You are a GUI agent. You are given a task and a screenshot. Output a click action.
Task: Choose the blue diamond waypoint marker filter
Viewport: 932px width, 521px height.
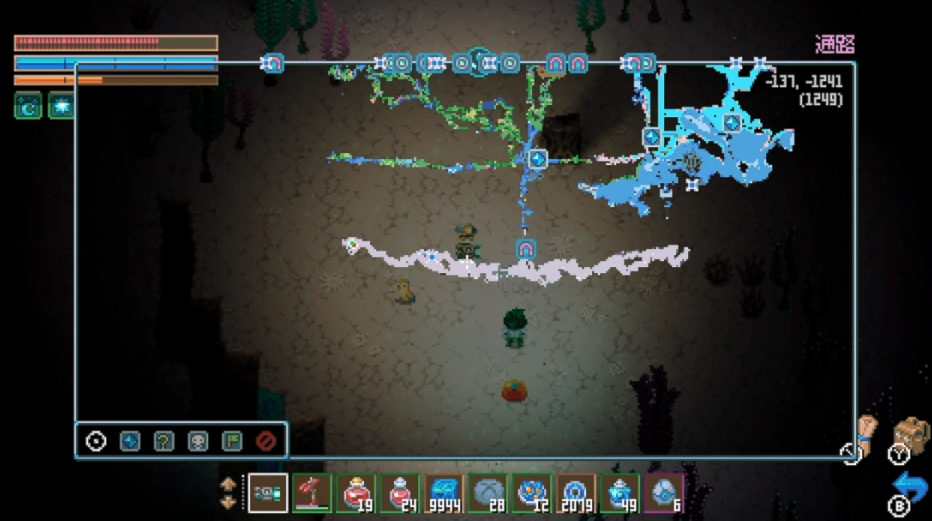point(130,441)
